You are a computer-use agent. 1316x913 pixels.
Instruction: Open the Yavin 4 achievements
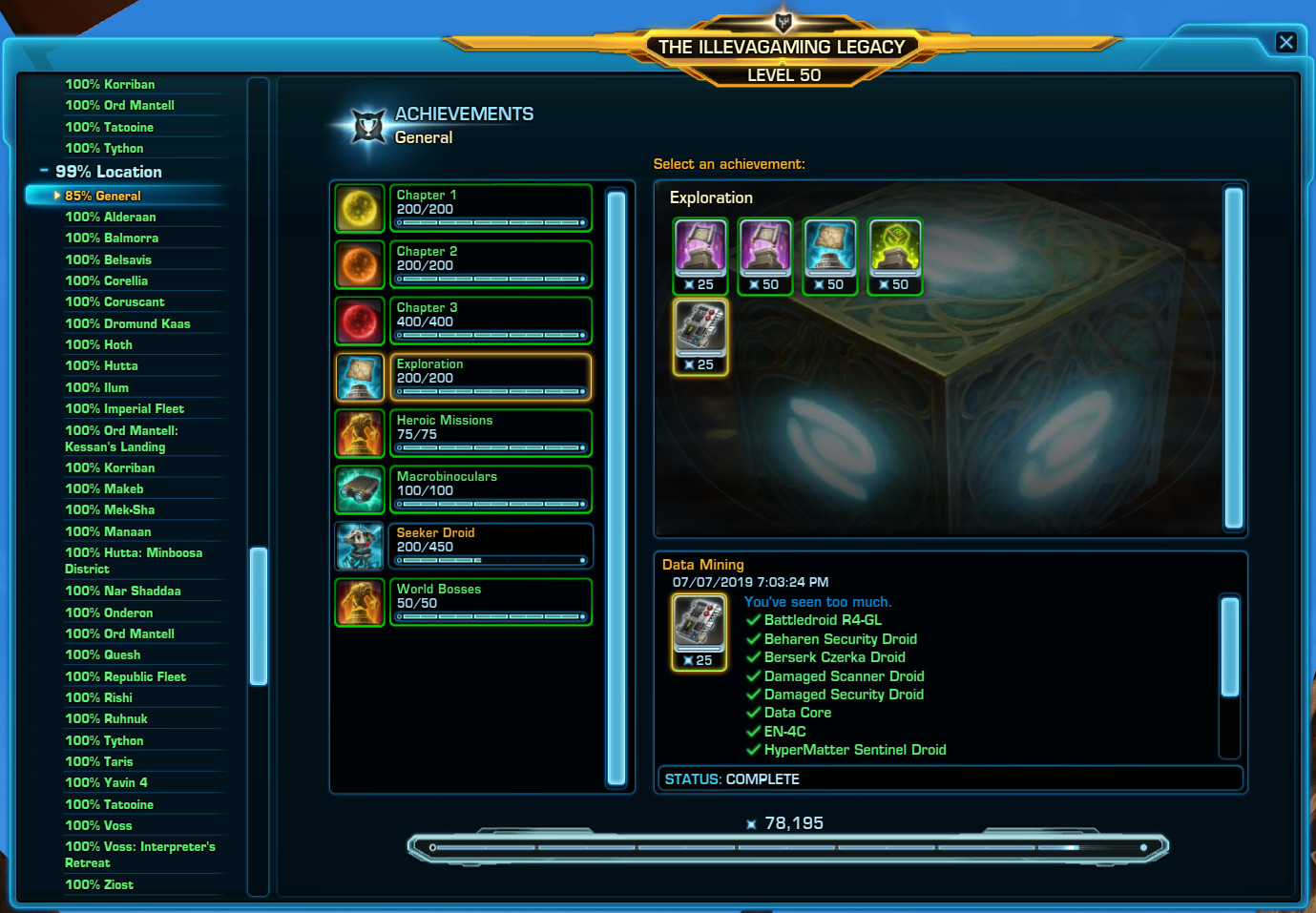click(106, 783)
